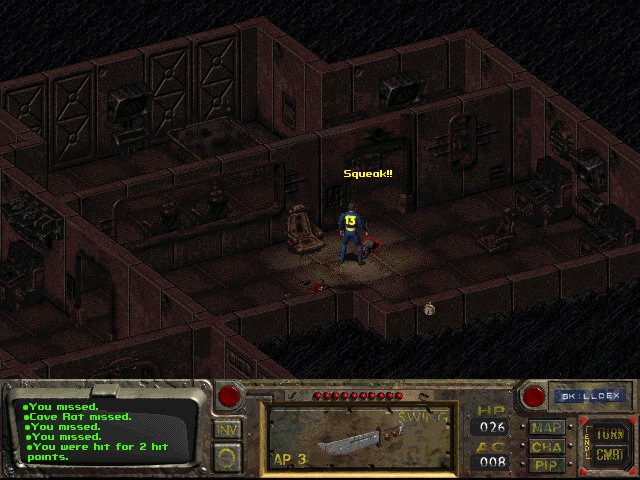Open the PIP-Boy with the PIP button
640x480 pixels.
547,463
